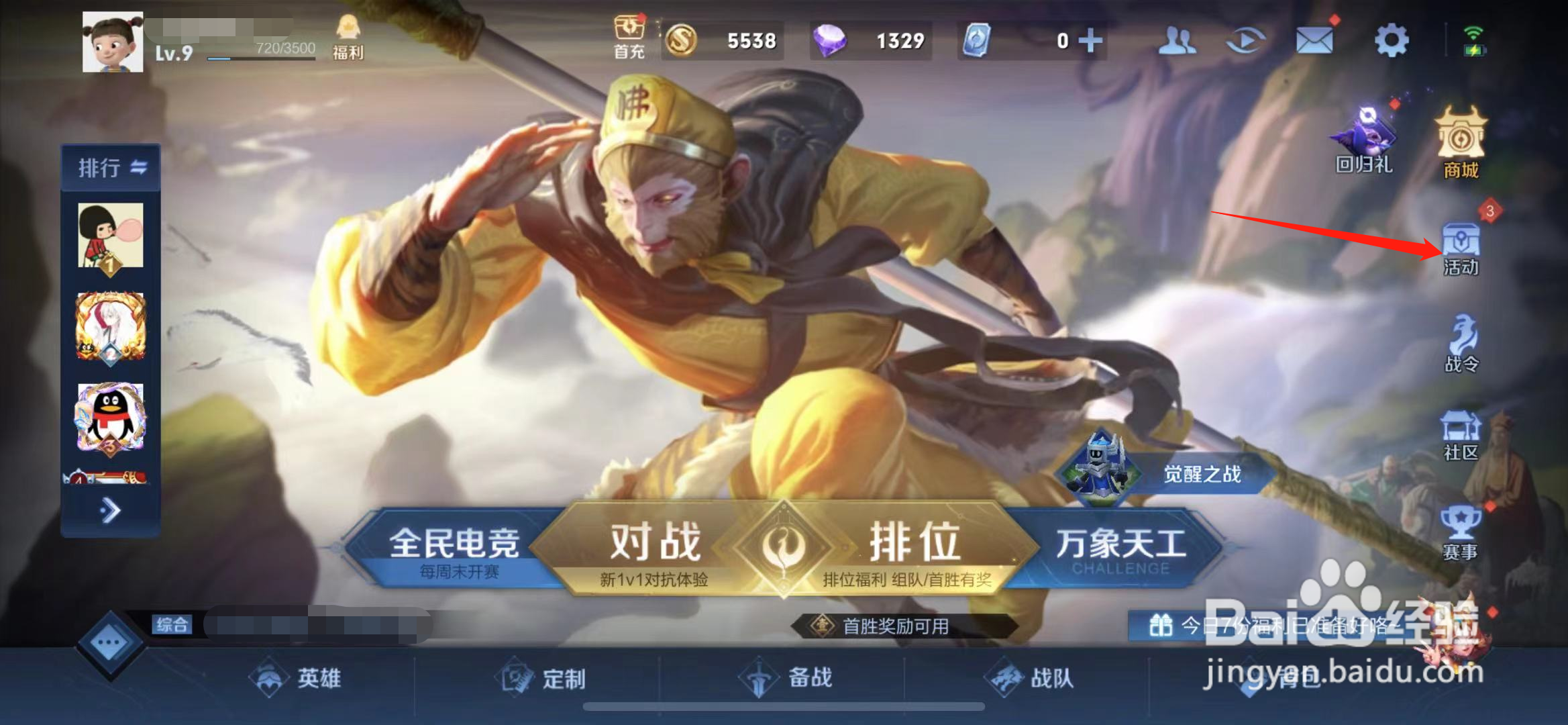Claim the 回归礼 return gift
This screenshot has width=1568, height=725.
coord(1363,134)
